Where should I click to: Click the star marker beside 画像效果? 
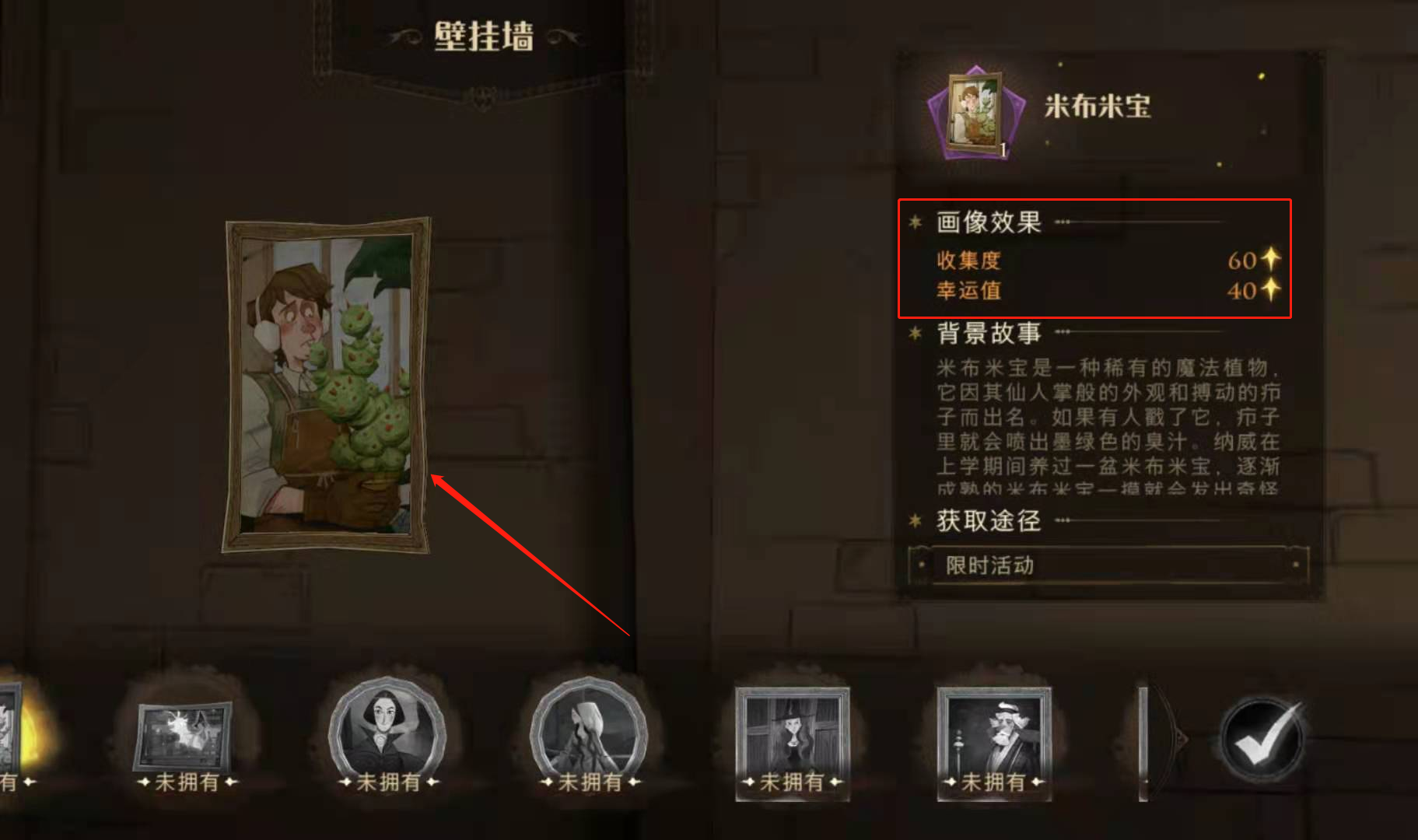(916, 222)
